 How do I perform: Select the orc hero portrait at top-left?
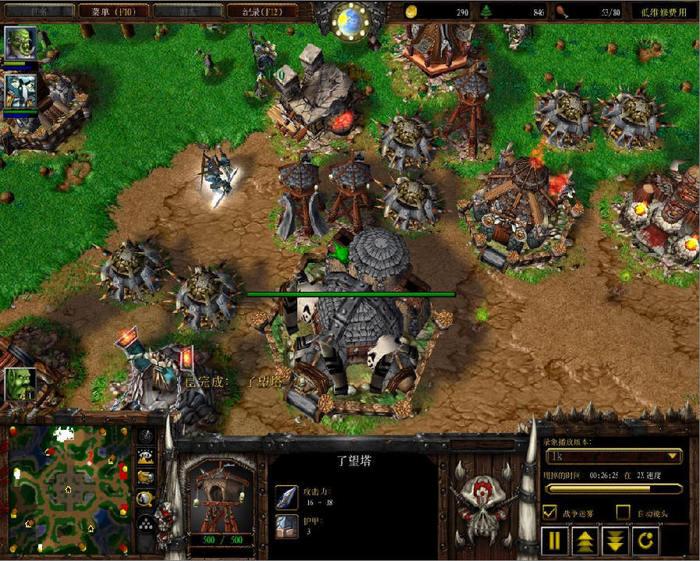[x=20, y=43]
